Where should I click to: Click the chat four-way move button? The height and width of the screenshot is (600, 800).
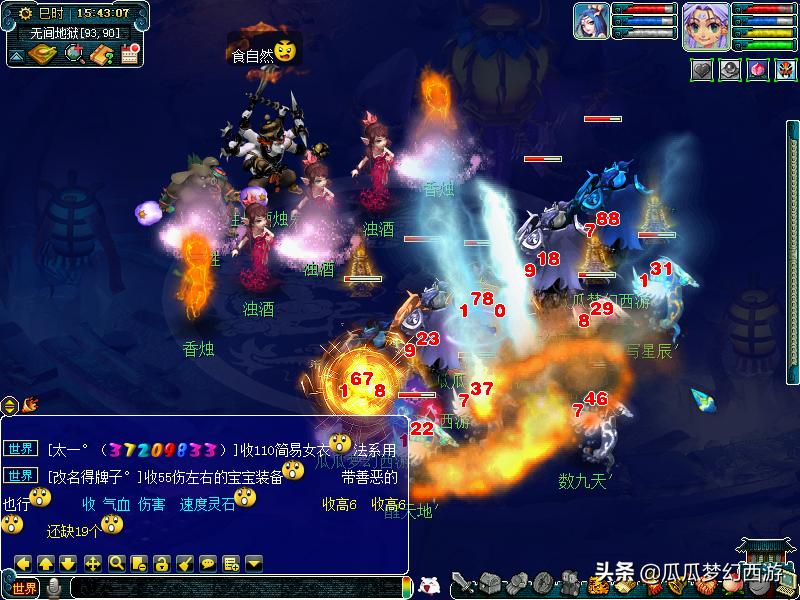92,563
